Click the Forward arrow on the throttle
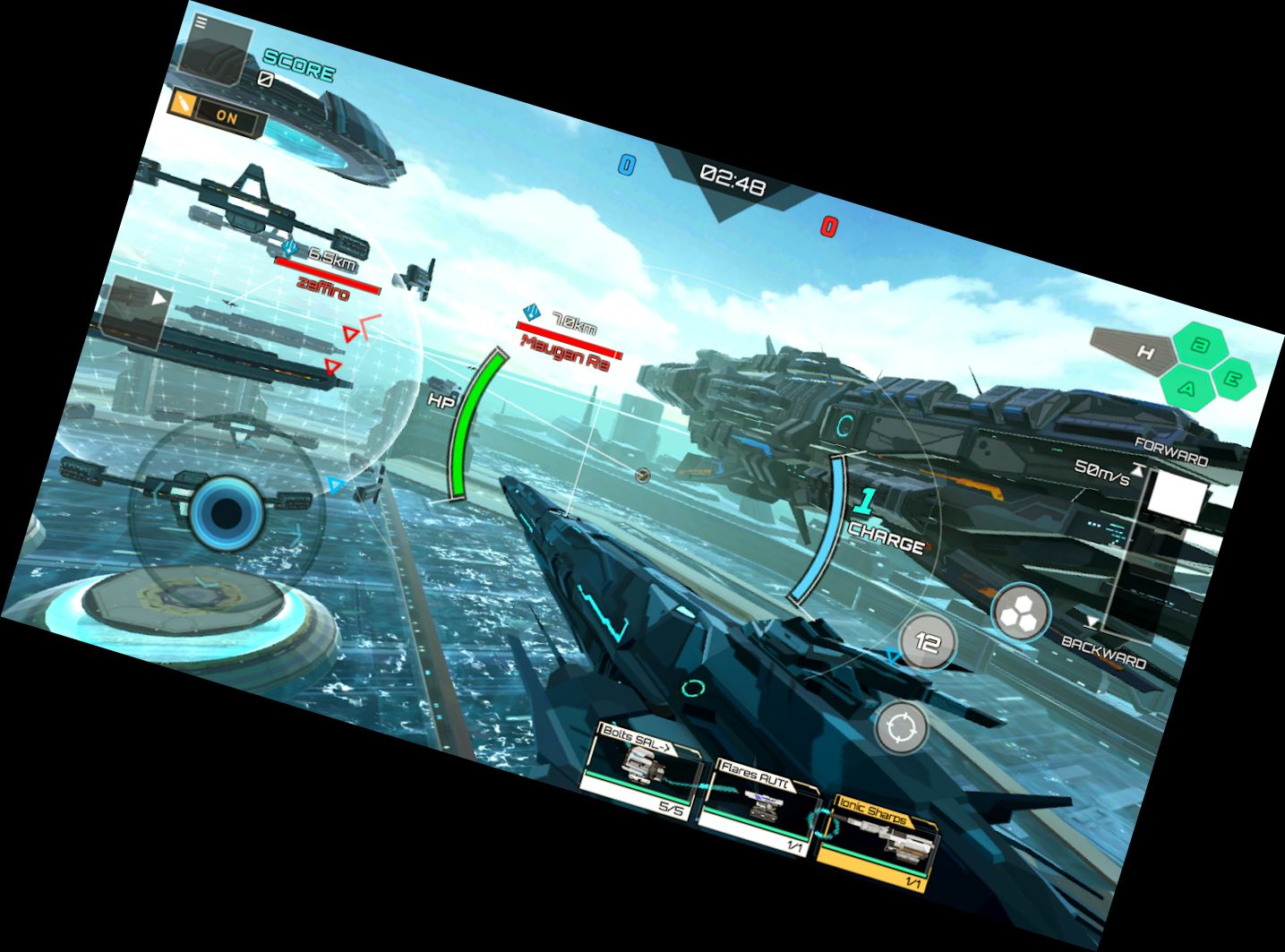Image resolution: width=1285 pixels, height=952 pixels. click(1137, 468)
